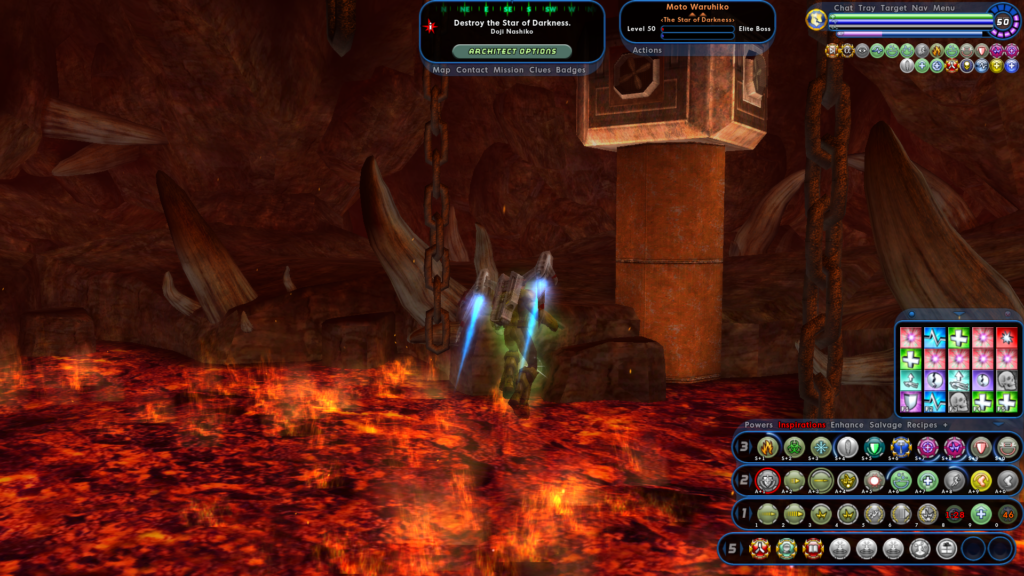
Task: Toggle the Chat window
Action: (x=843, y=8)
